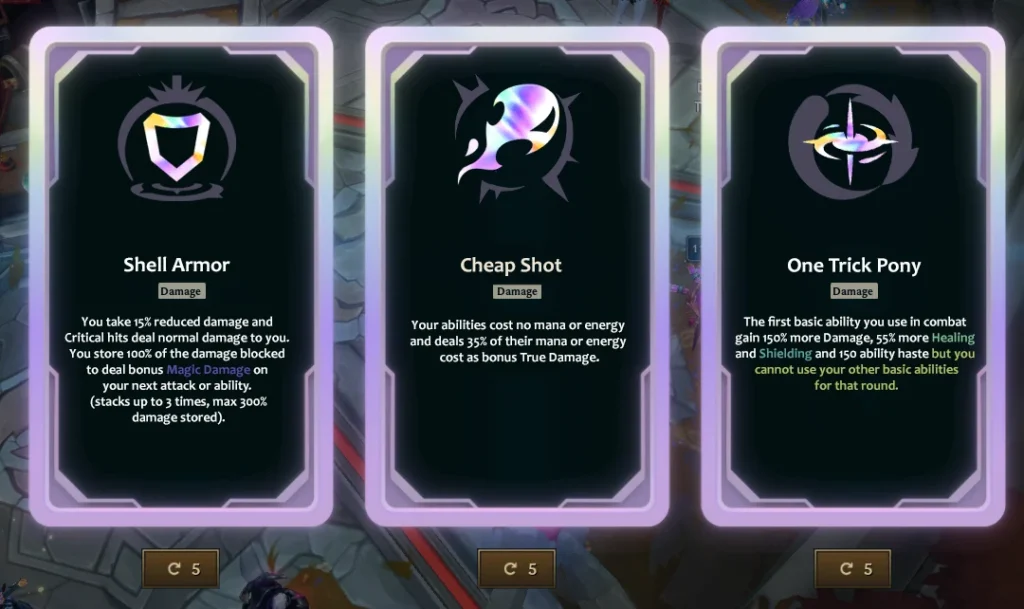Screen dimensions: 1024x609
Task: Reroll the One Trick Pony augment
Action: pyautogui.click(x=853, y=568)
